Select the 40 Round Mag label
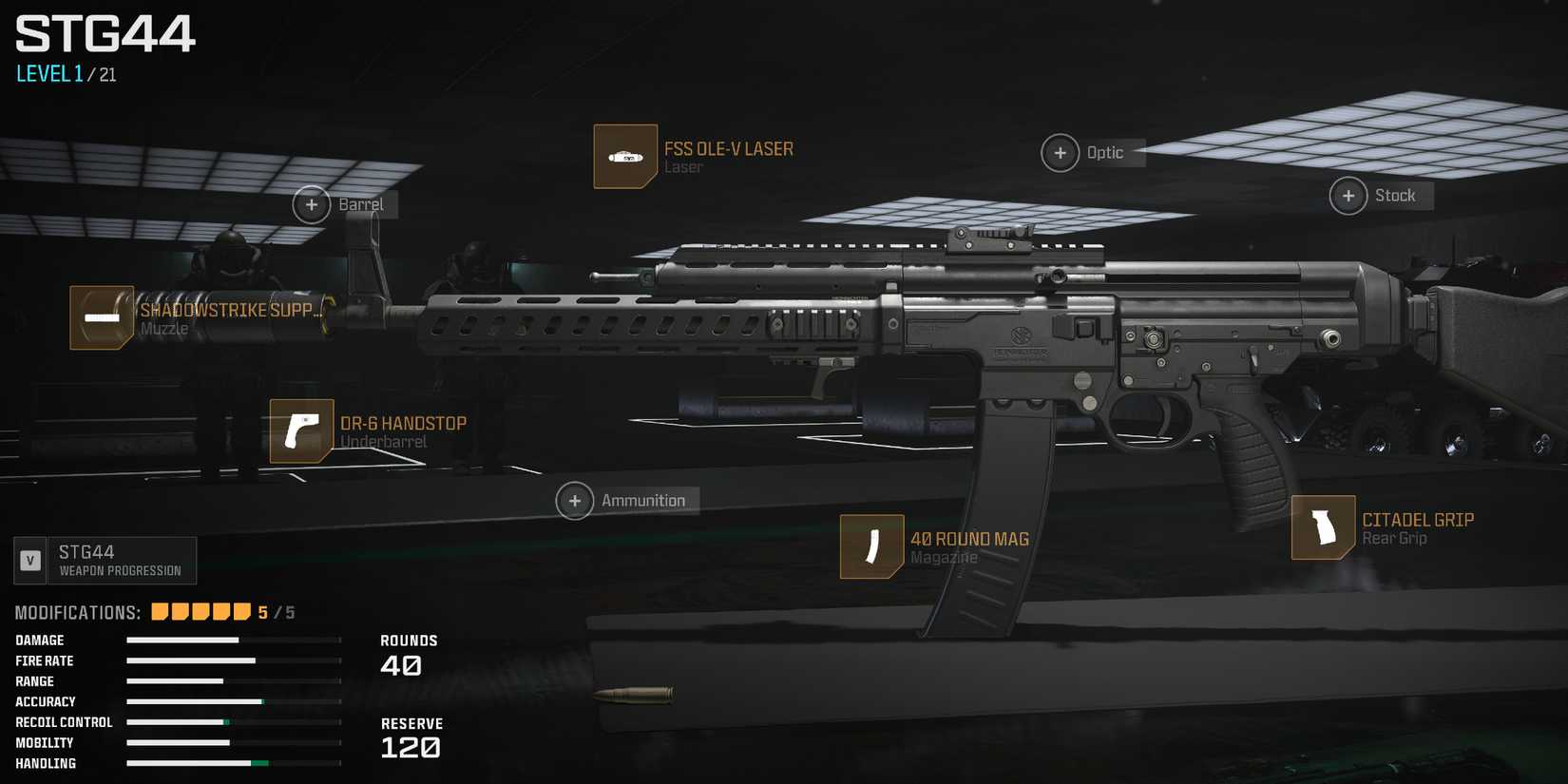Viewport: 1568px width, 784px height. click(969, 539)
